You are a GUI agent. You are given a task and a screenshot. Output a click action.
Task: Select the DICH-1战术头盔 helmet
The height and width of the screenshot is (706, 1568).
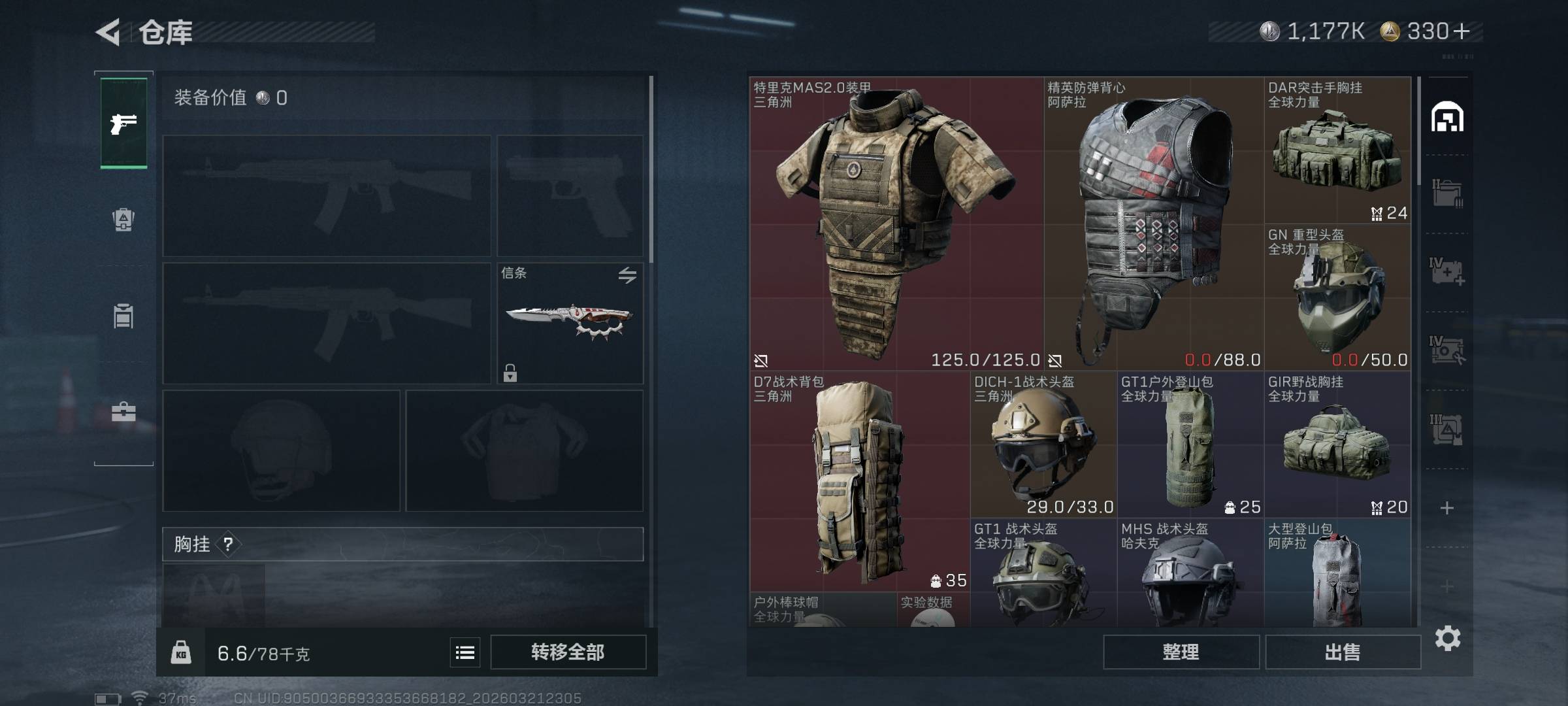pos(1043,445)
